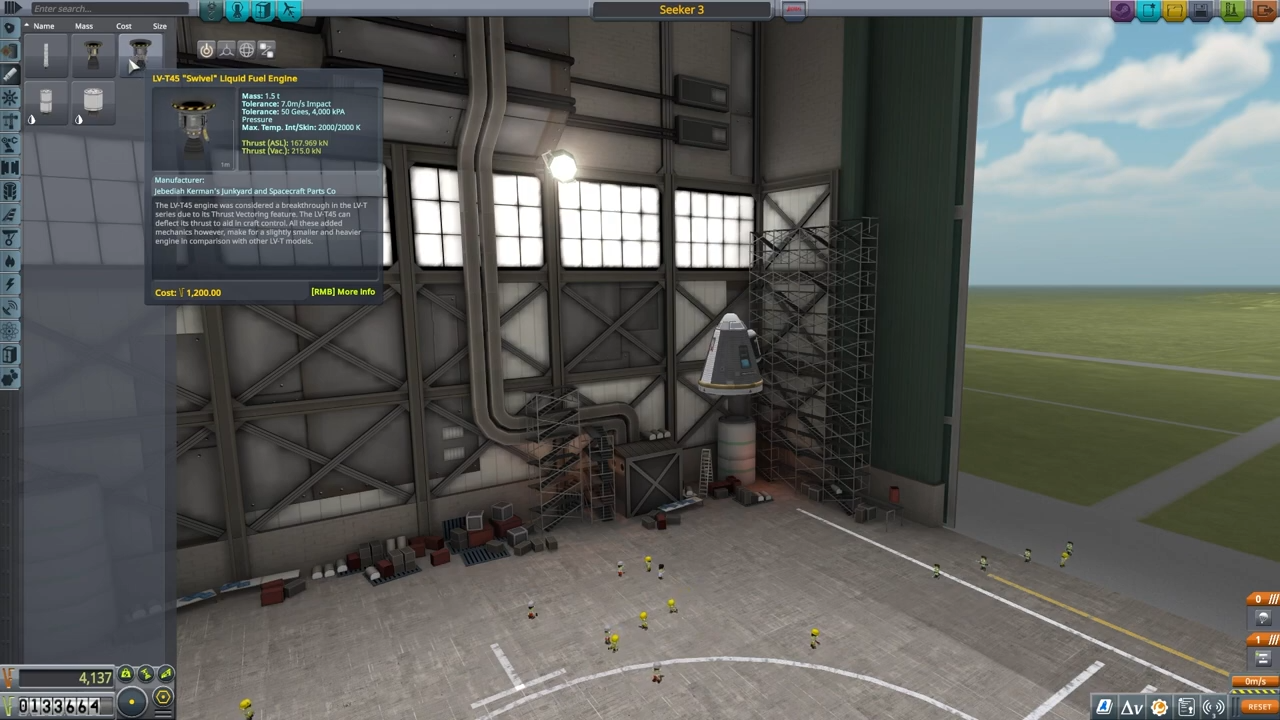Show the Delta-v readout icon
Viewport: 1280px width, 720px height.
click(1133, 707)
